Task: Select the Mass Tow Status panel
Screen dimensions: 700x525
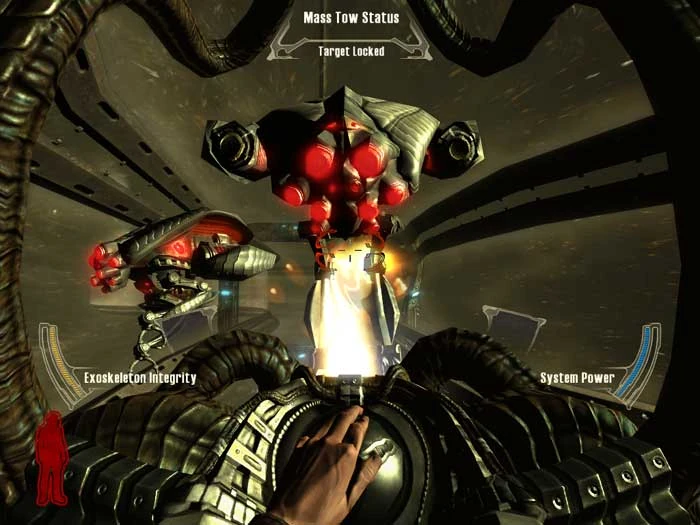Action: (x=350, y=32)
